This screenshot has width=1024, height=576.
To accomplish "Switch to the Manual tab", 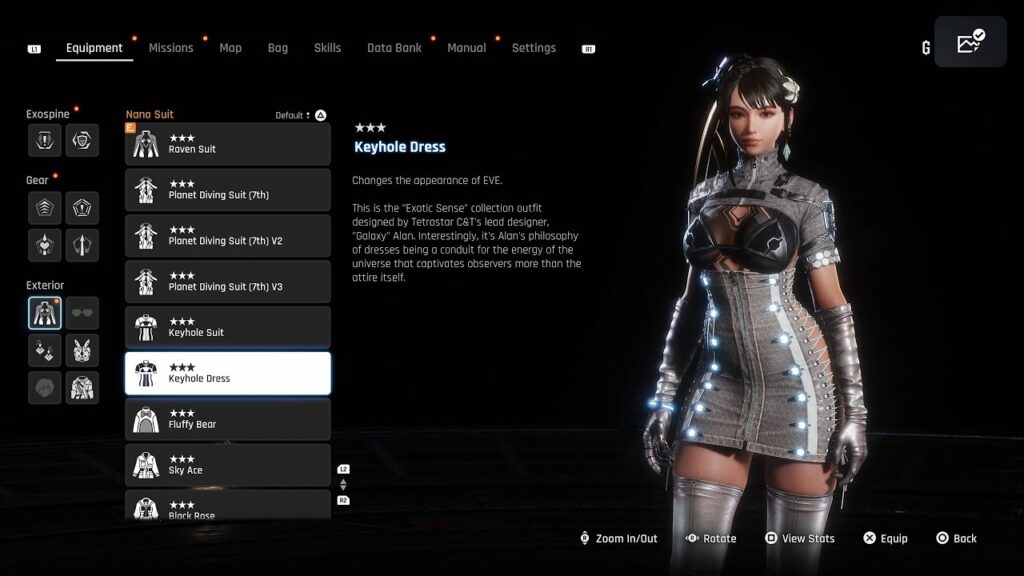I will pos(466,48).
